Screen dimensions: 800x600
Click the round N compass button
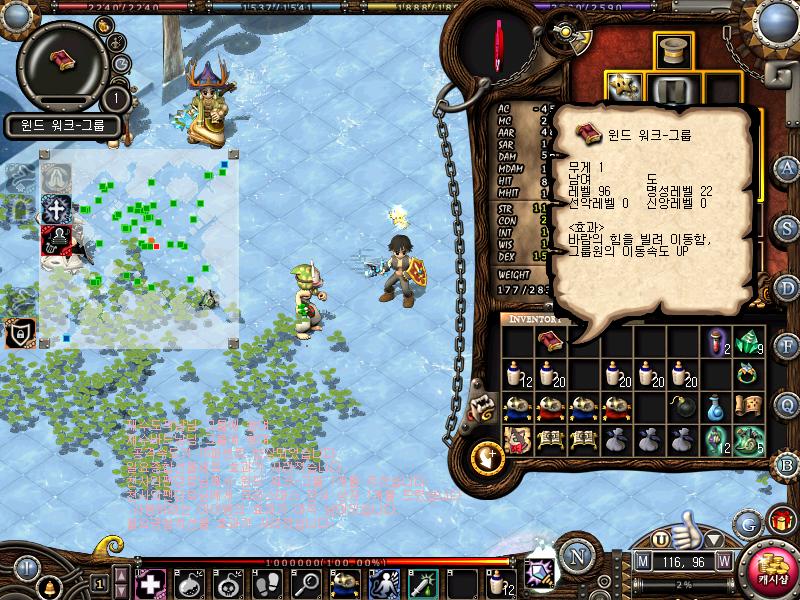(x=575, y=554)
